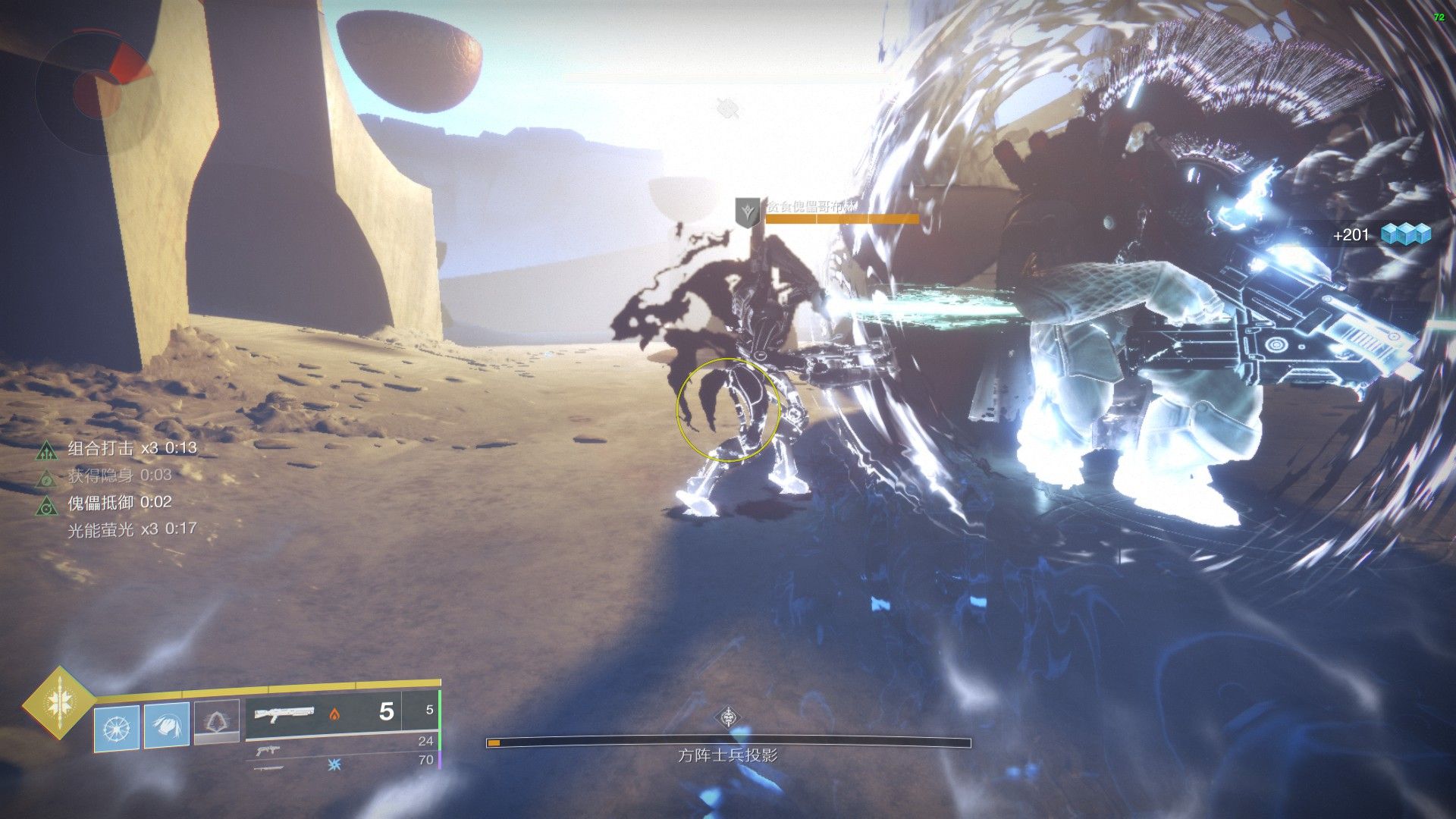Trigger the glove melee ability icon
Viewport: 1456px width, 819px height.
[167, 726]
